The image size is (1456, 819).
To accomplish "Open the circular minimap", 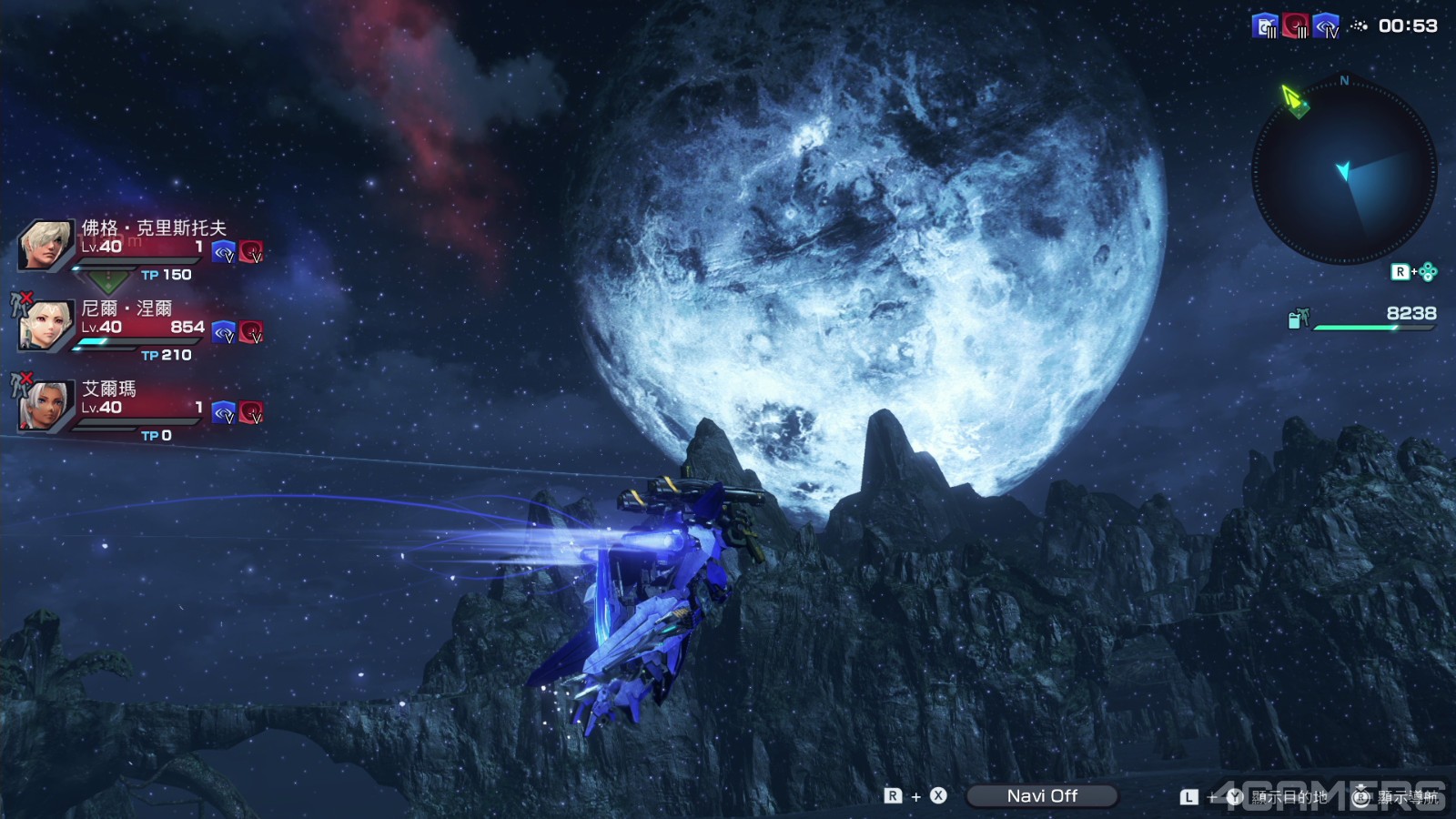I will click(1343, 171).
